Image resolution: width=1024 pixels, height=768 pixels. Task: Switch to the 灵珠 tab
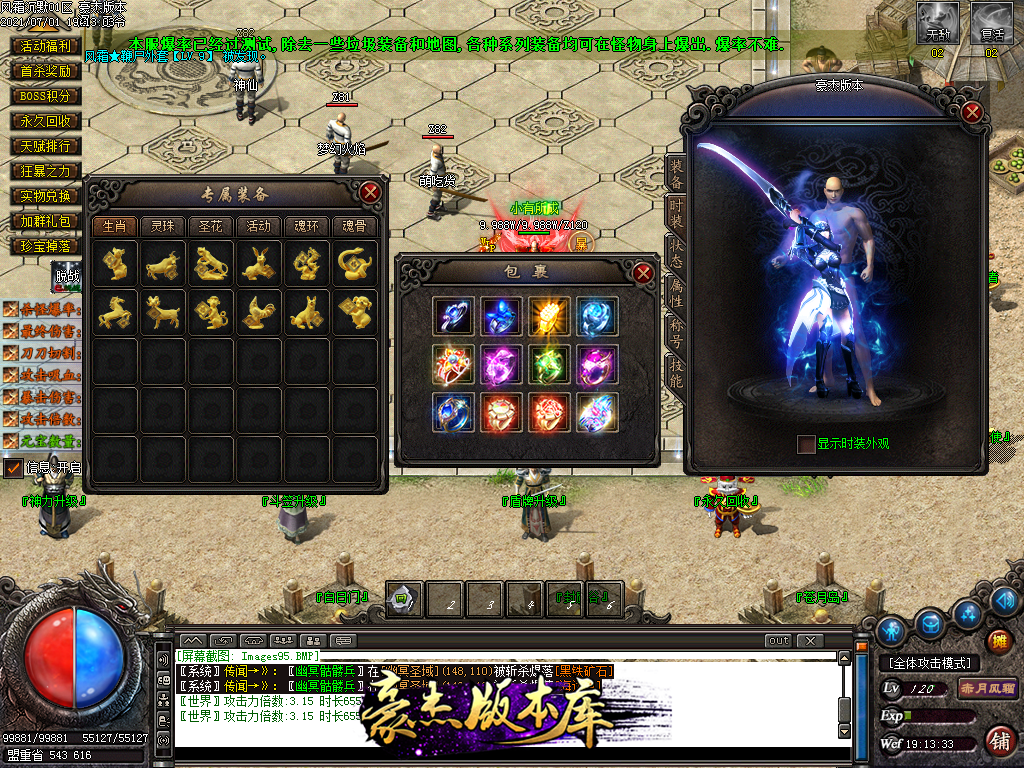pyautogui.click(x=162, y=226)
